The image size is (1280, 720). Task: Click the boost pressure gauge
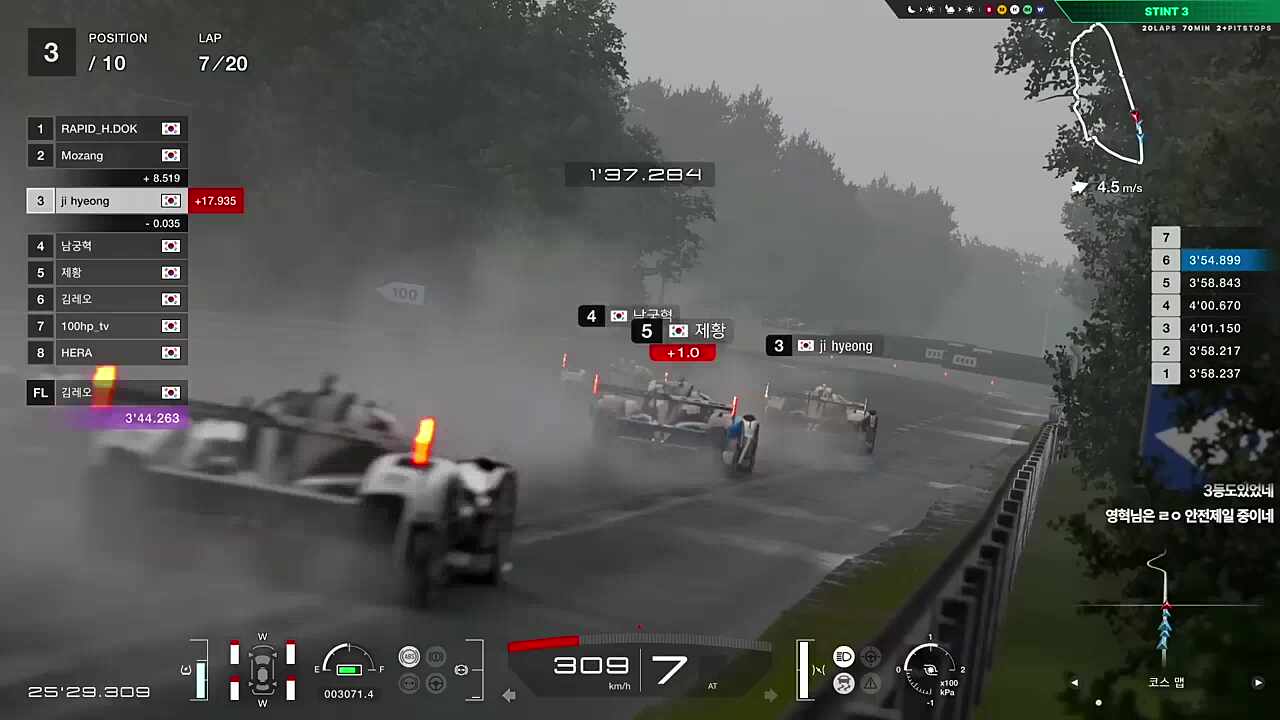pyautogui.click(x=929, y=667)
